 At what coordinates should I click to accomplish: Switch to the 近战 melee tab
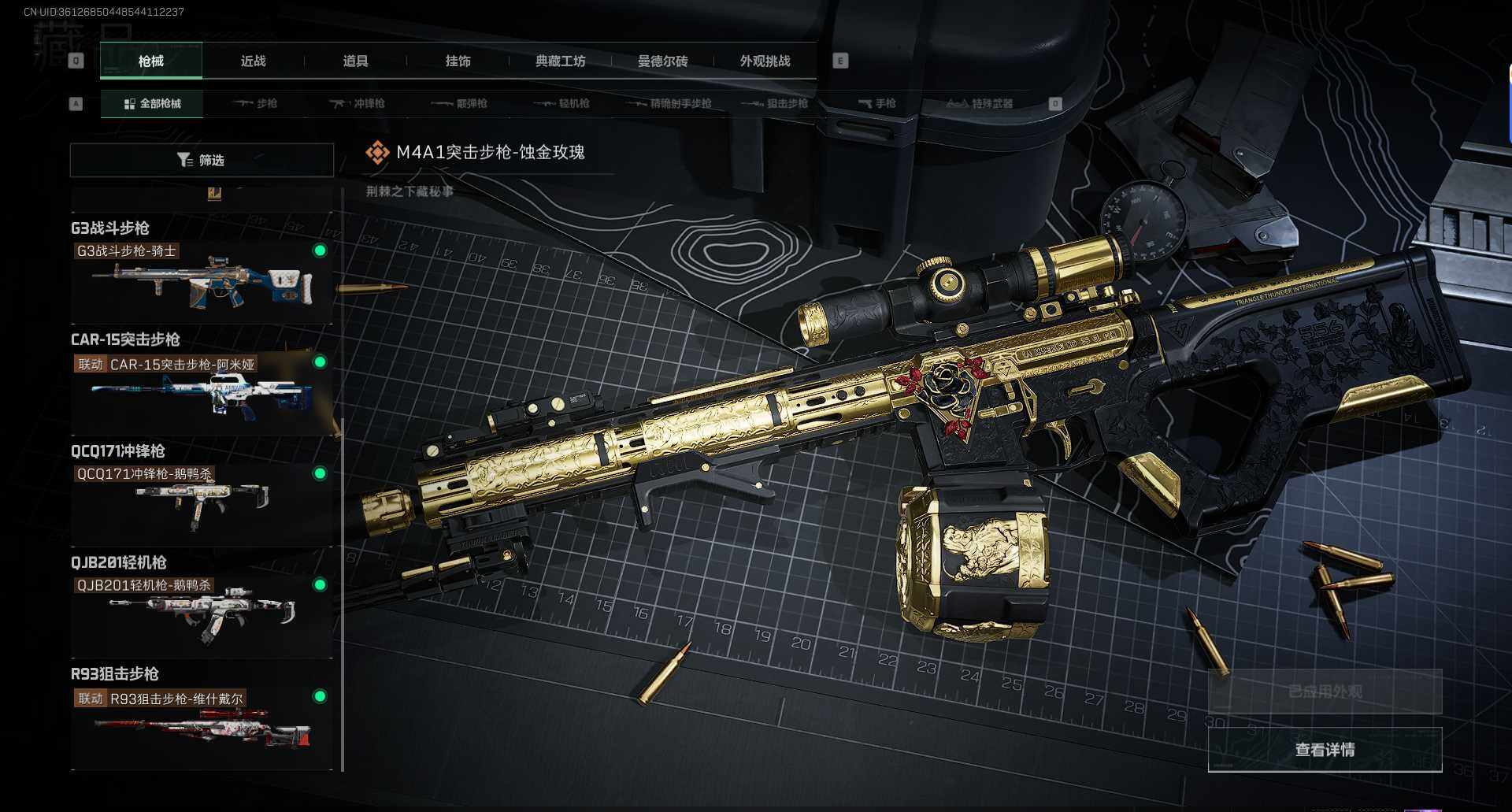pyautogui.click(x=253, y=61)
